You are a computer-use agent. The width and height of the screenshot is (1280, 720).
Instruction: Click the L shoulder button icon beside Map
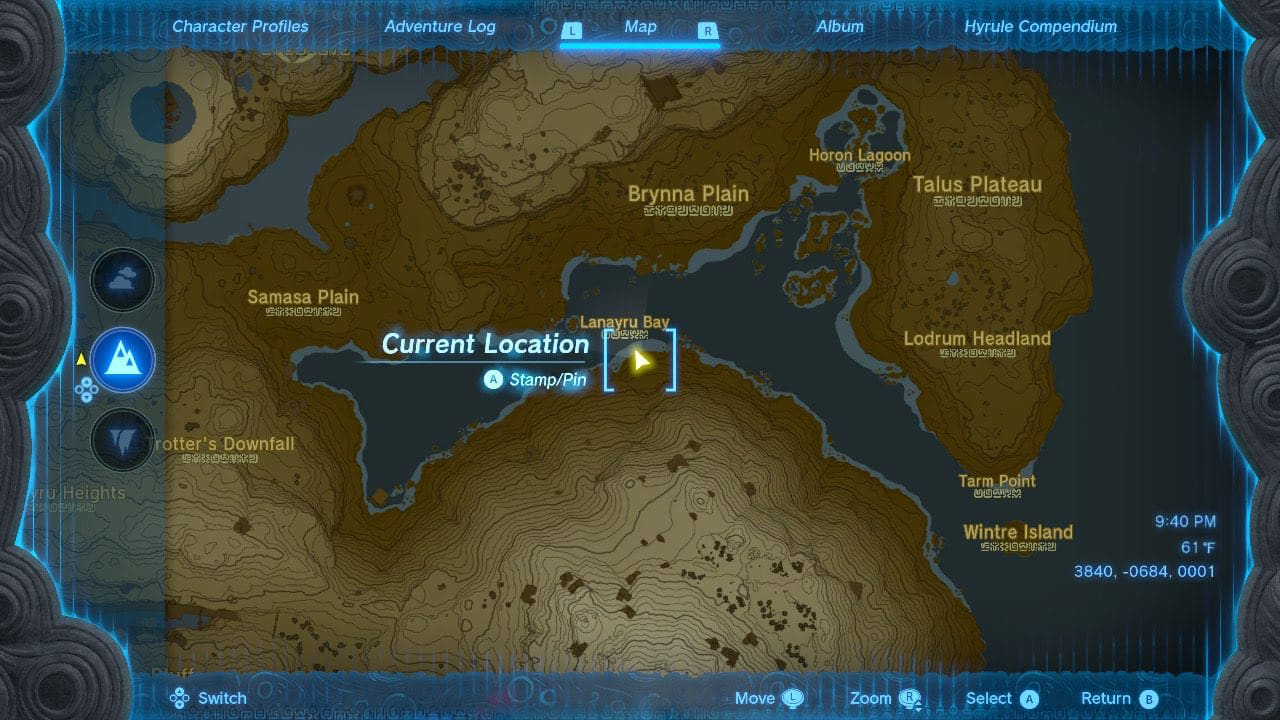point(572,31)
